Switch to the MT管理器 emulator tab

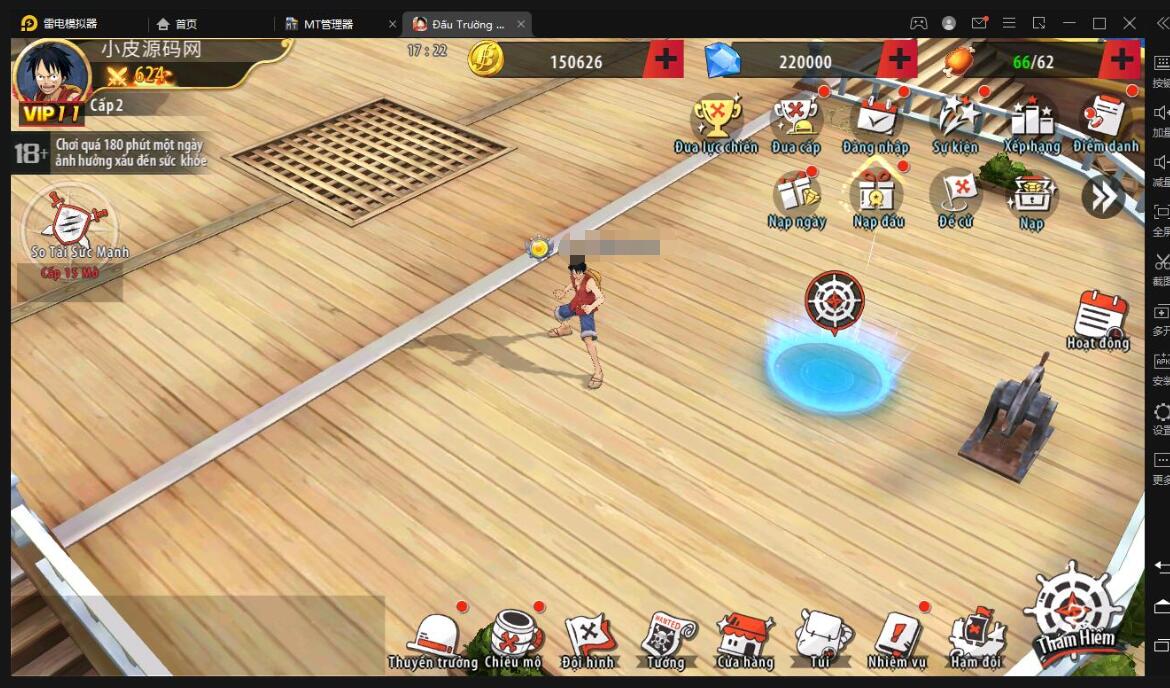click(x=328, y=24)
